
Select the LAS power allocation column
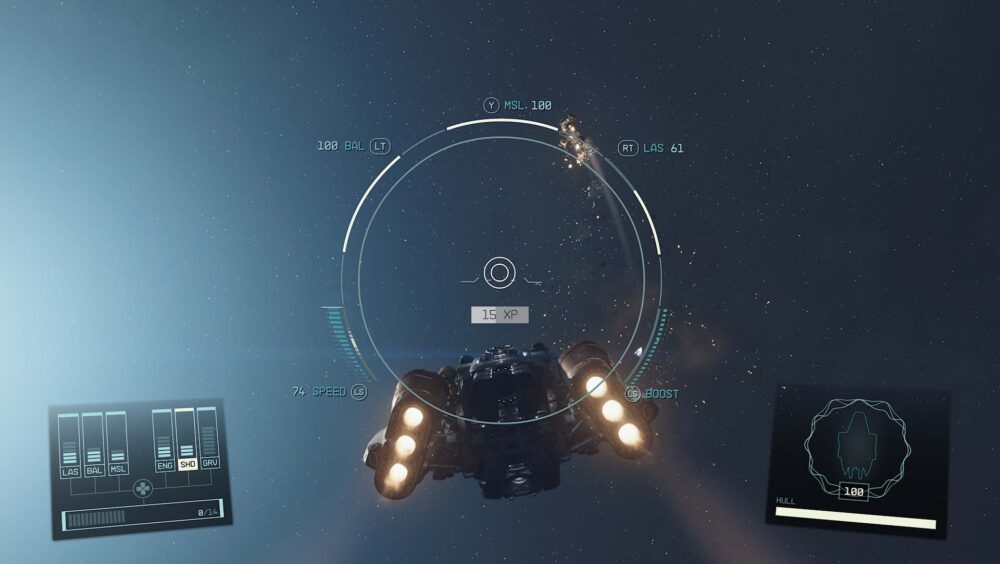click(69, 446)
